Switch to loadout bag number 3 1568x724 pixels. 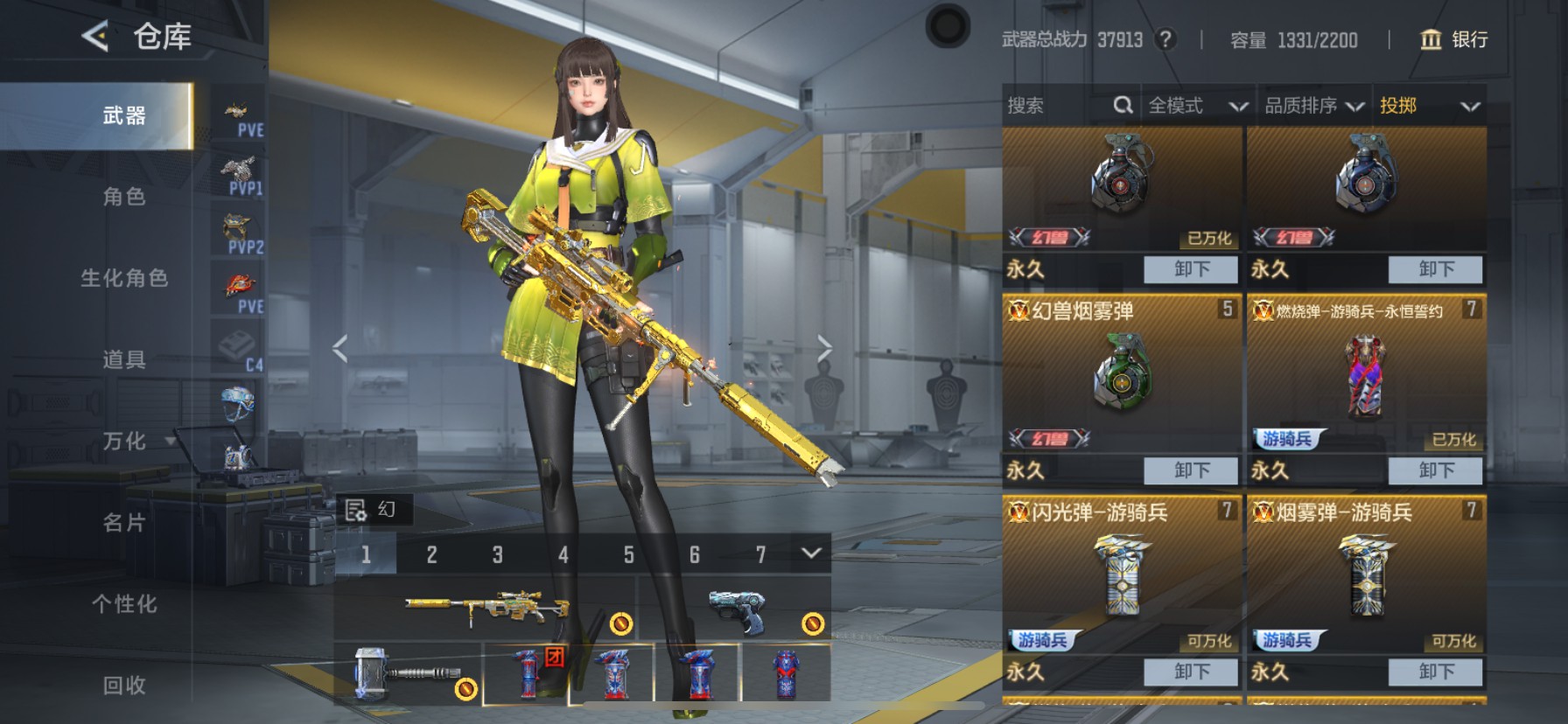click(x=497, y=554)
